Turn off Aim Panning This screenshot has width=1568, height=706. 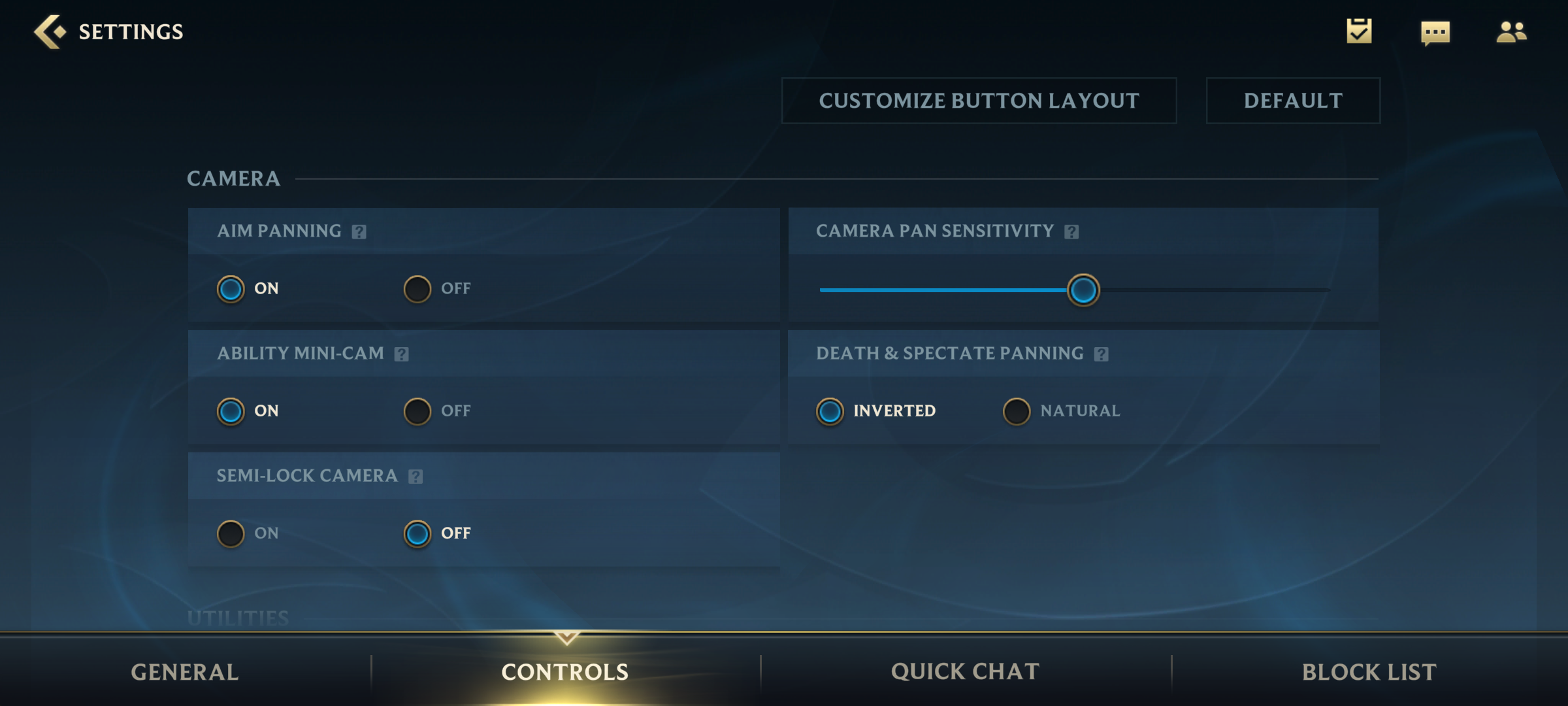[x=417, y=288]
